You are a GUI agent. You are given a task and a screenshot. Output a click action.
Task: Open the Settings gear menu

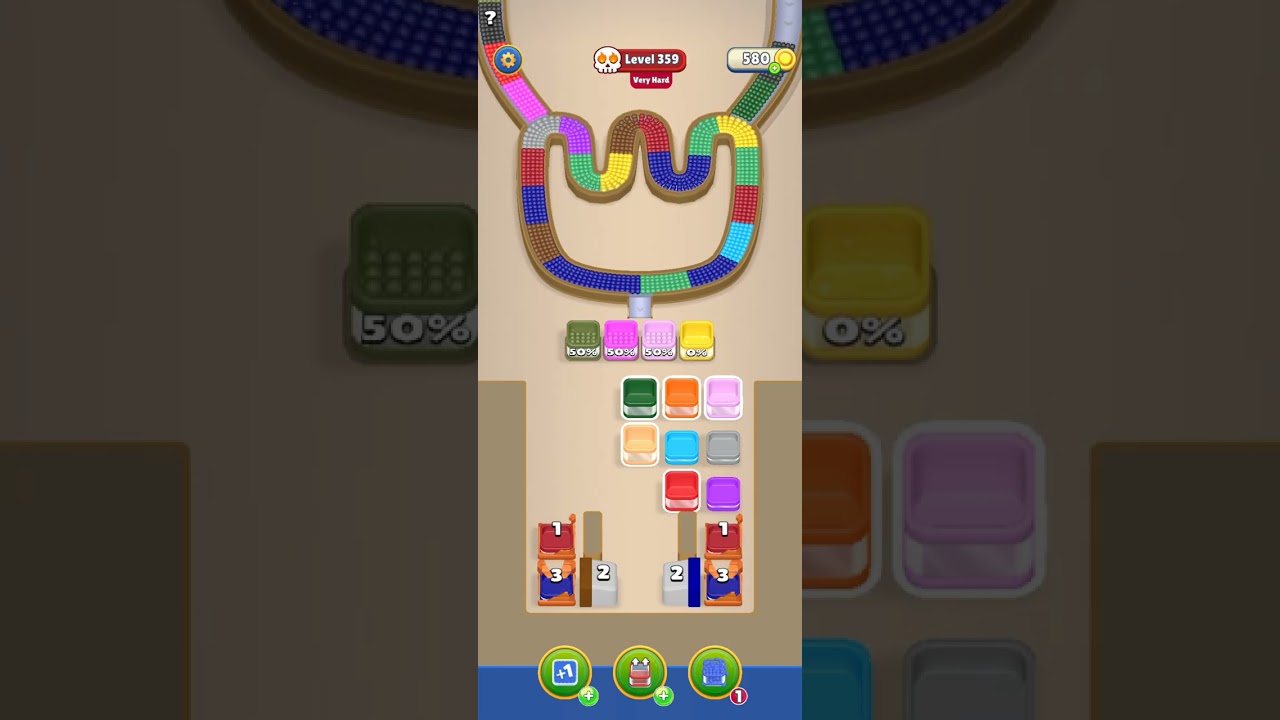[508, 60]
